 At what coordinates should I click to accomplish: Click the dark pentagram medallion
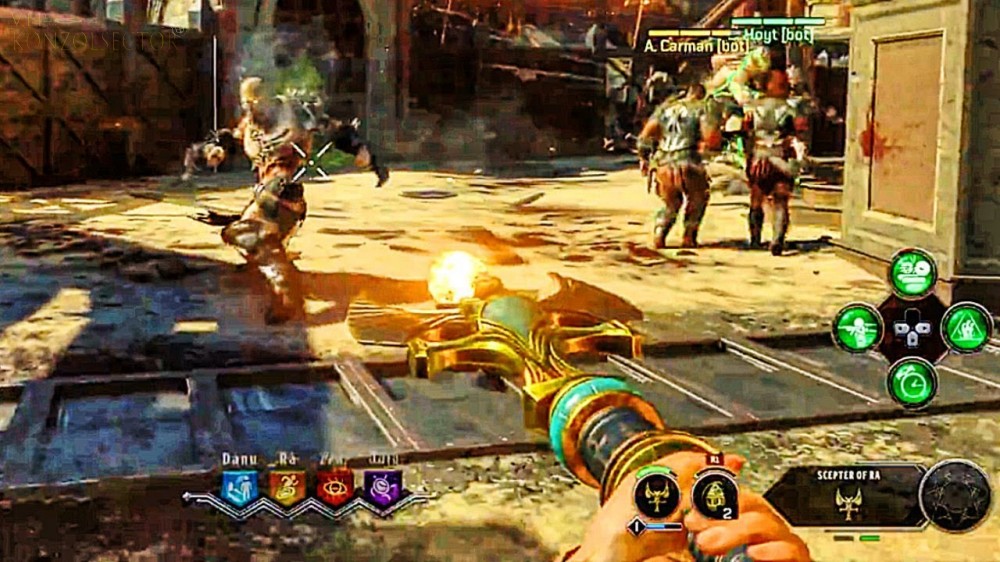coord(955,496)
